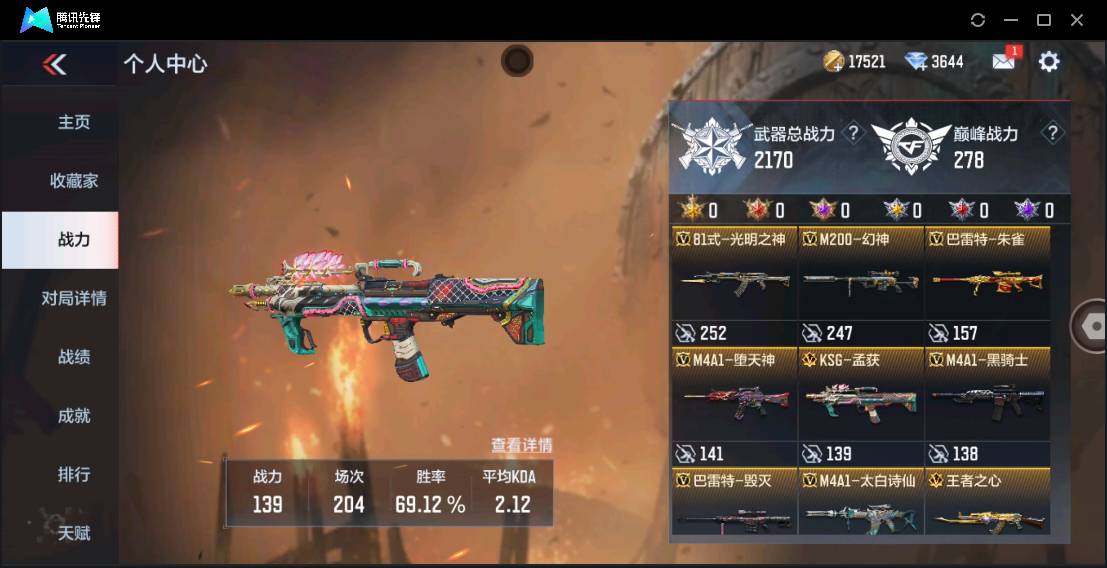Open the settings gear icon
Image resolution: width=1107 pixels, height=568 pixels.
coord(1048,62)
